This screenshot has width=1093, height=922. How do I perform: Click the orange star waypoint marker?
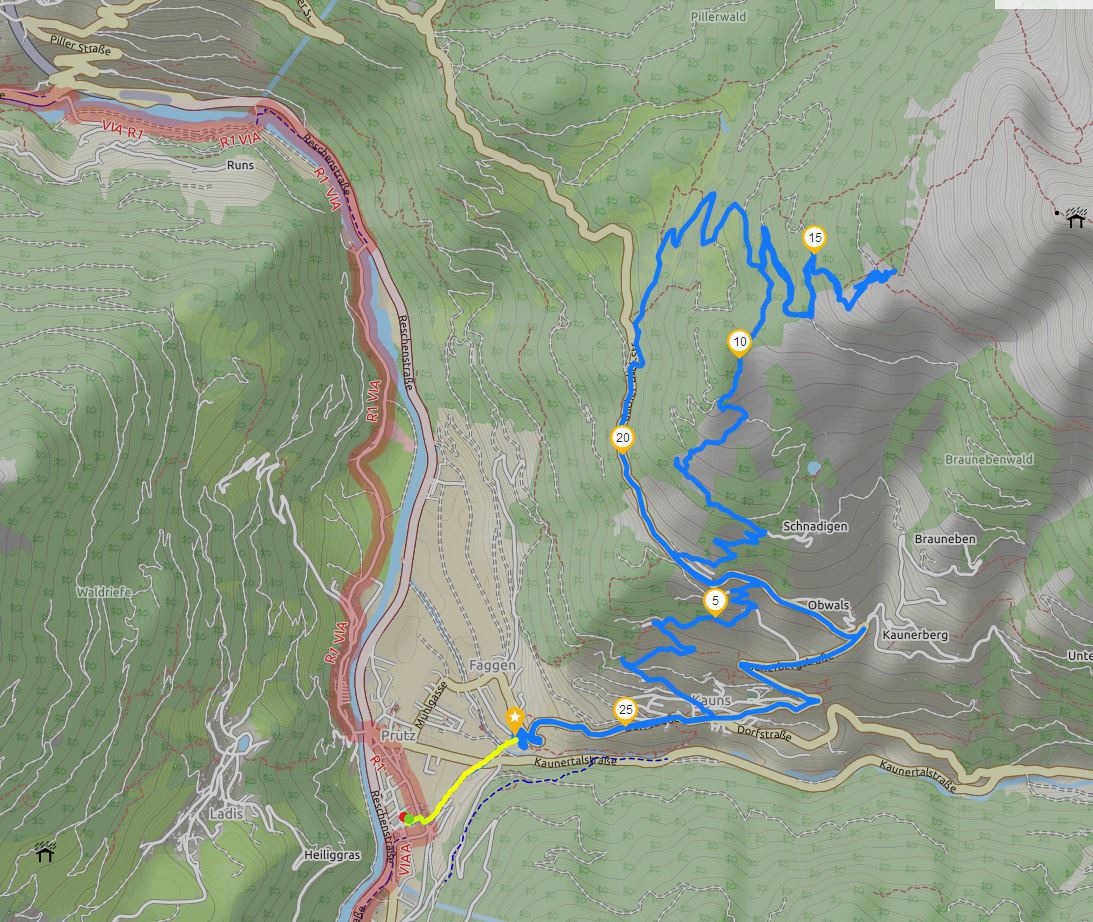[x=514, y=718]
